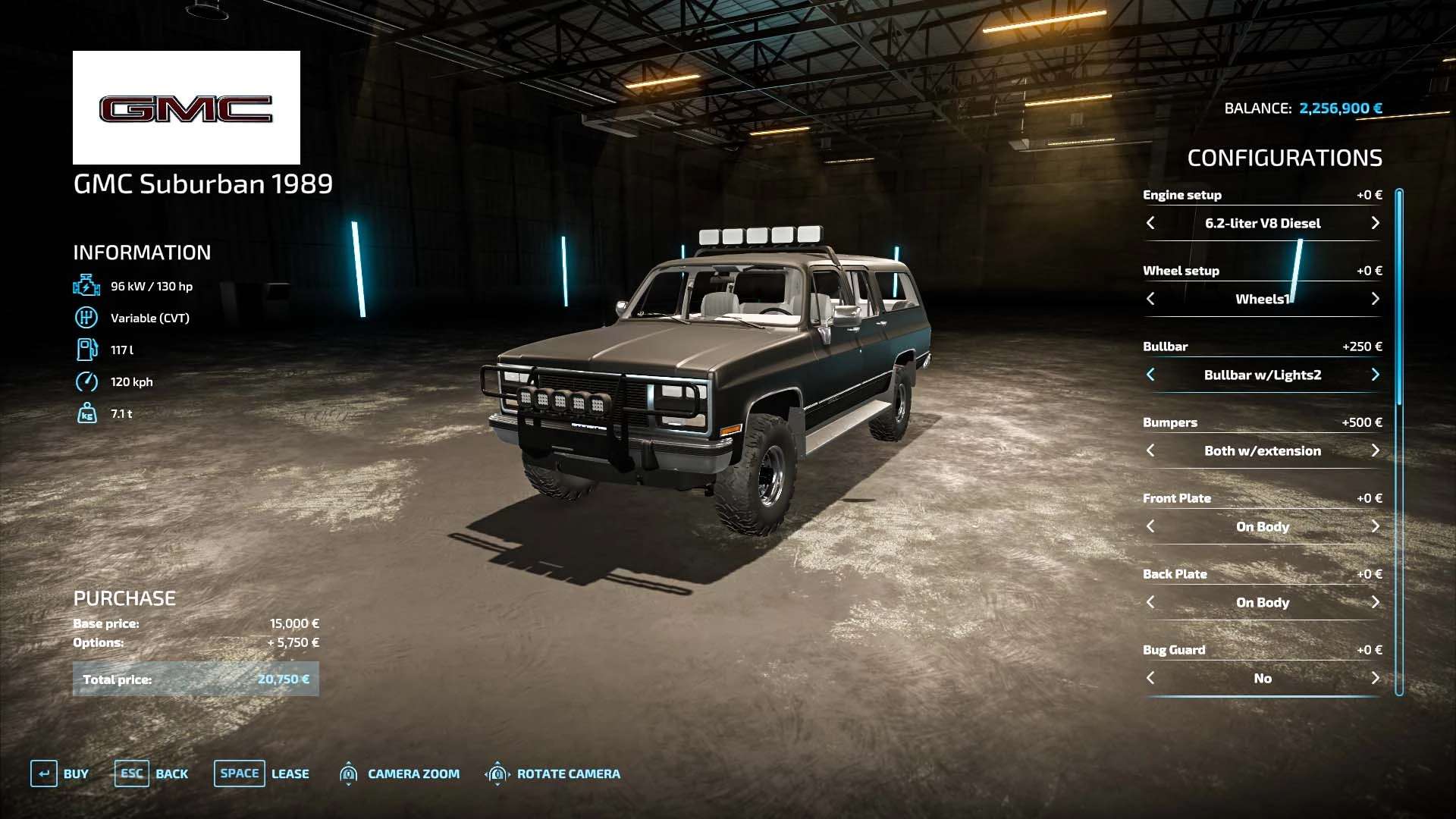
Task: Go to previous Wheel setup
Action: [1150, 299]
